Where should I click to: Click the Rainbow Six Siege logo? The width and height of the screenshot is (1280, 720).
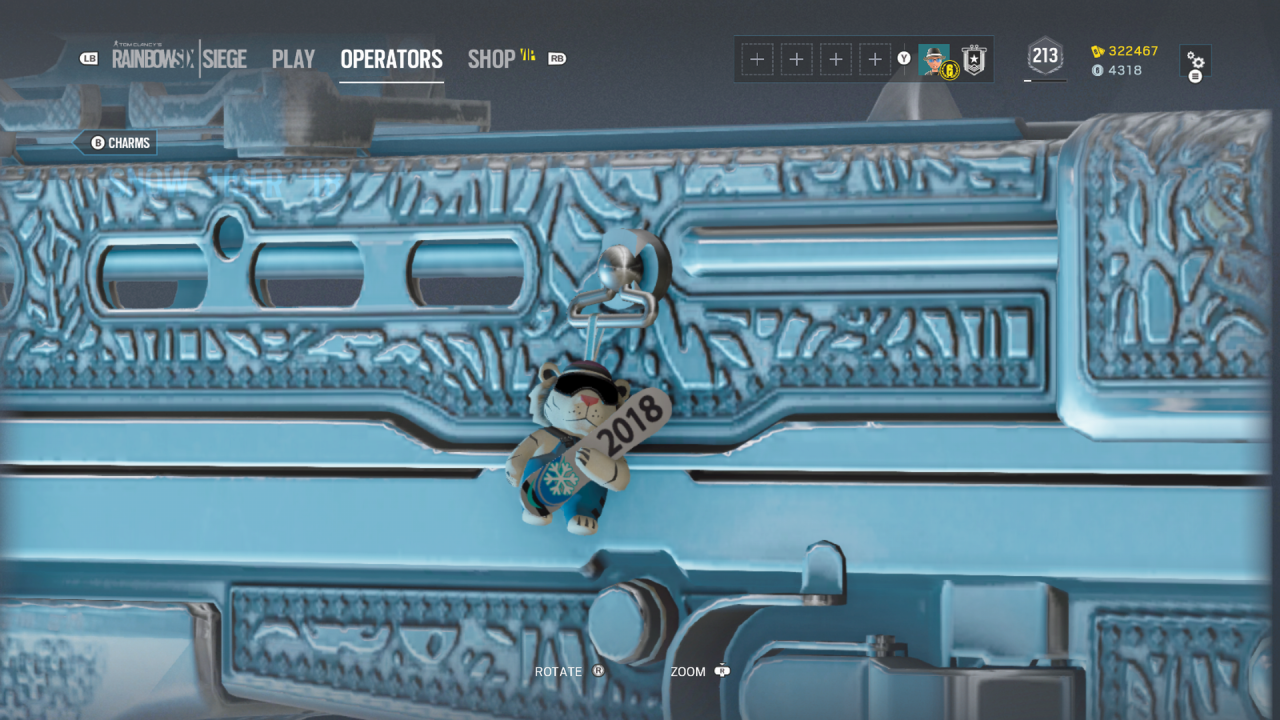179,59
